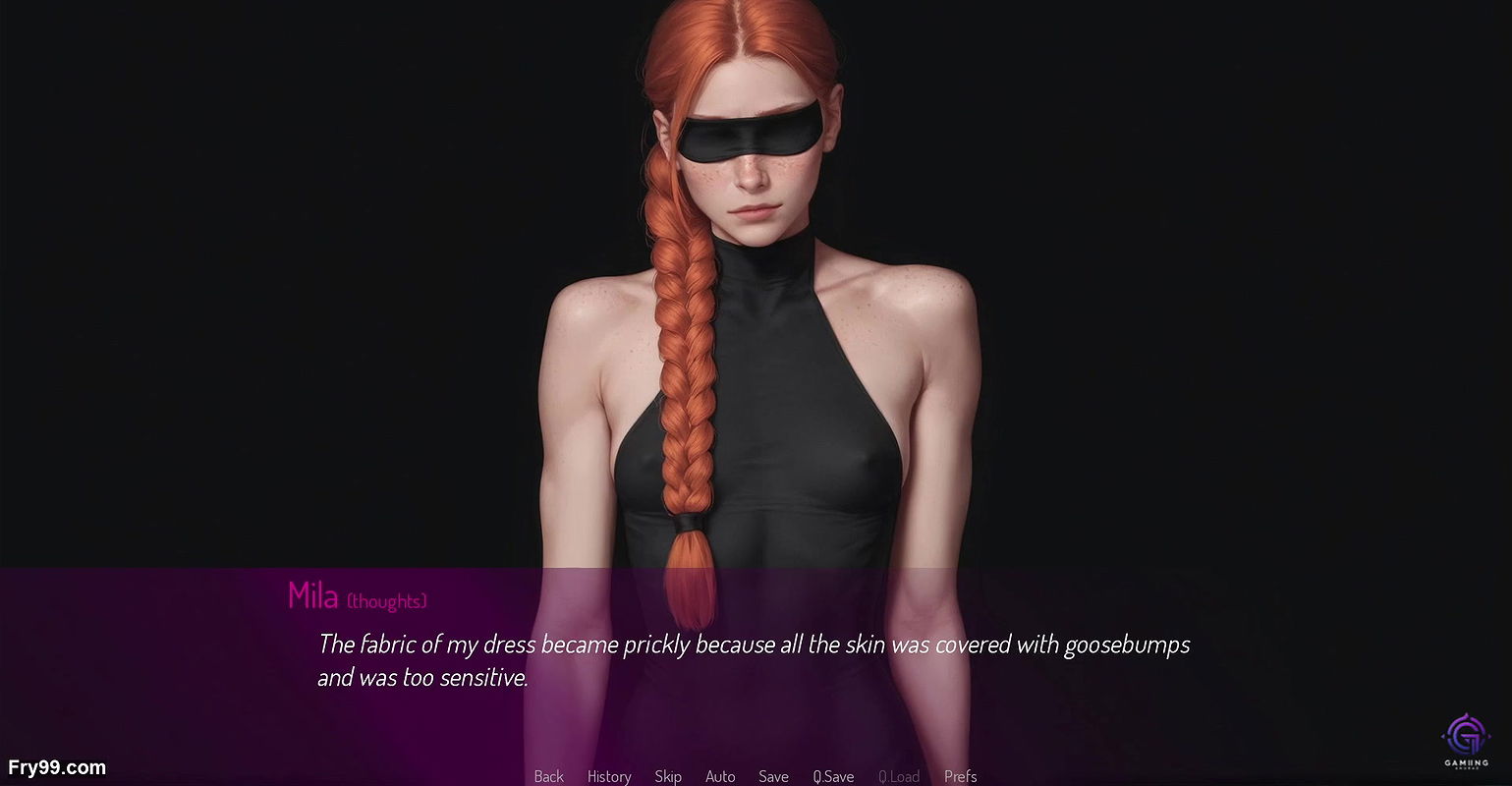Open the dialogue History log

coord(609,776)
